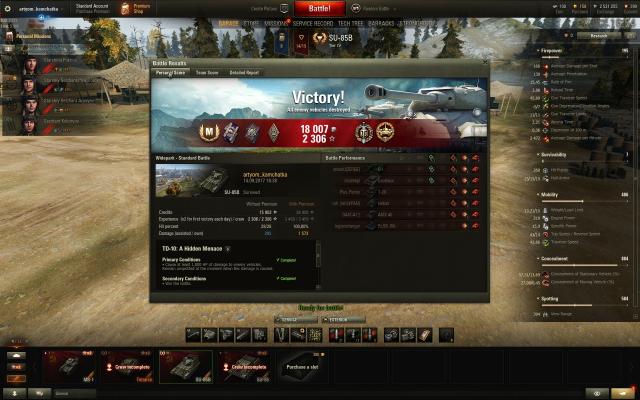Go to the Missions section
The image size is (640, 400).
[x=278, y=22]
